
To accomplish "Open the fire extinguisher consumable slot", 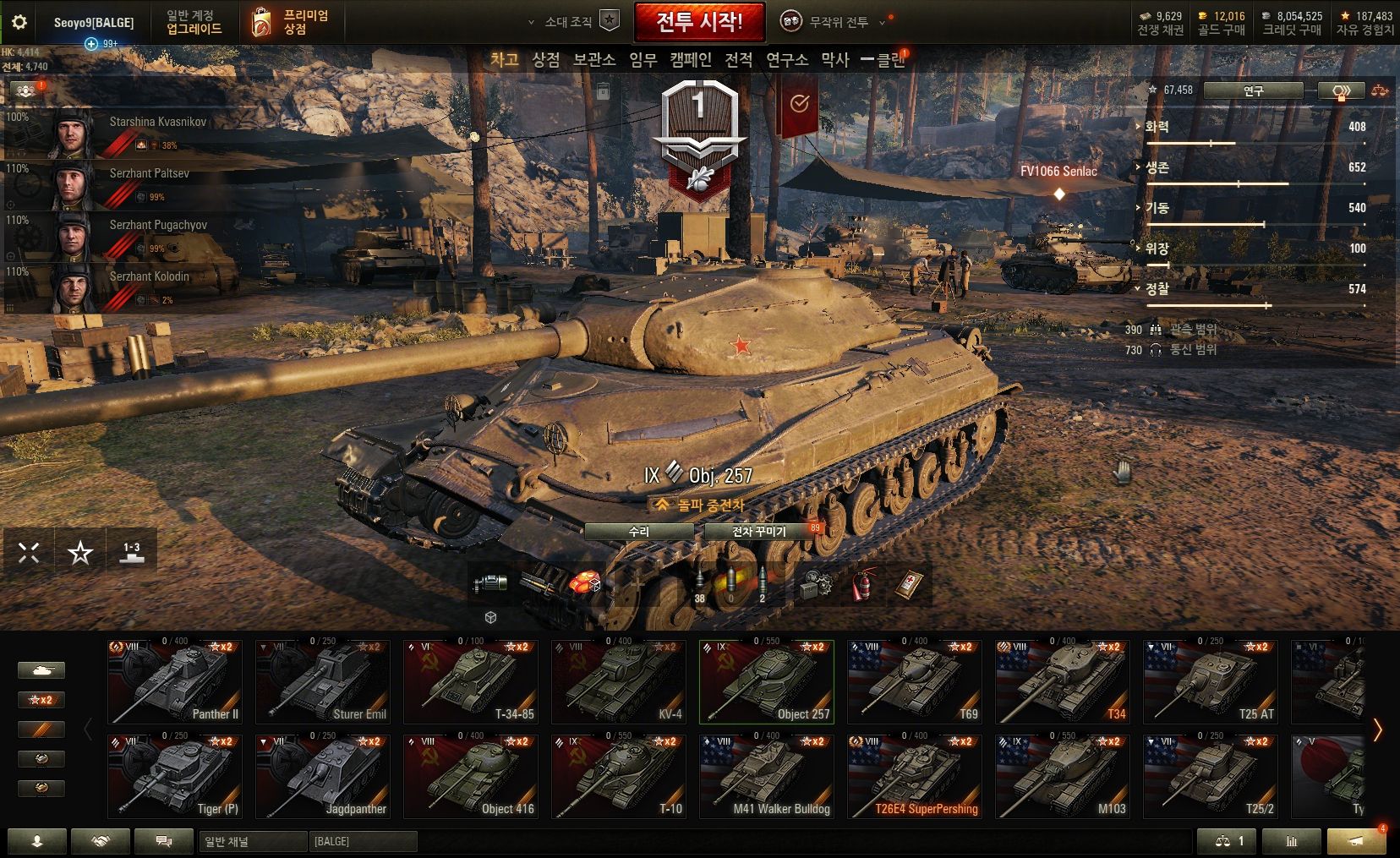I will point(861,585).
